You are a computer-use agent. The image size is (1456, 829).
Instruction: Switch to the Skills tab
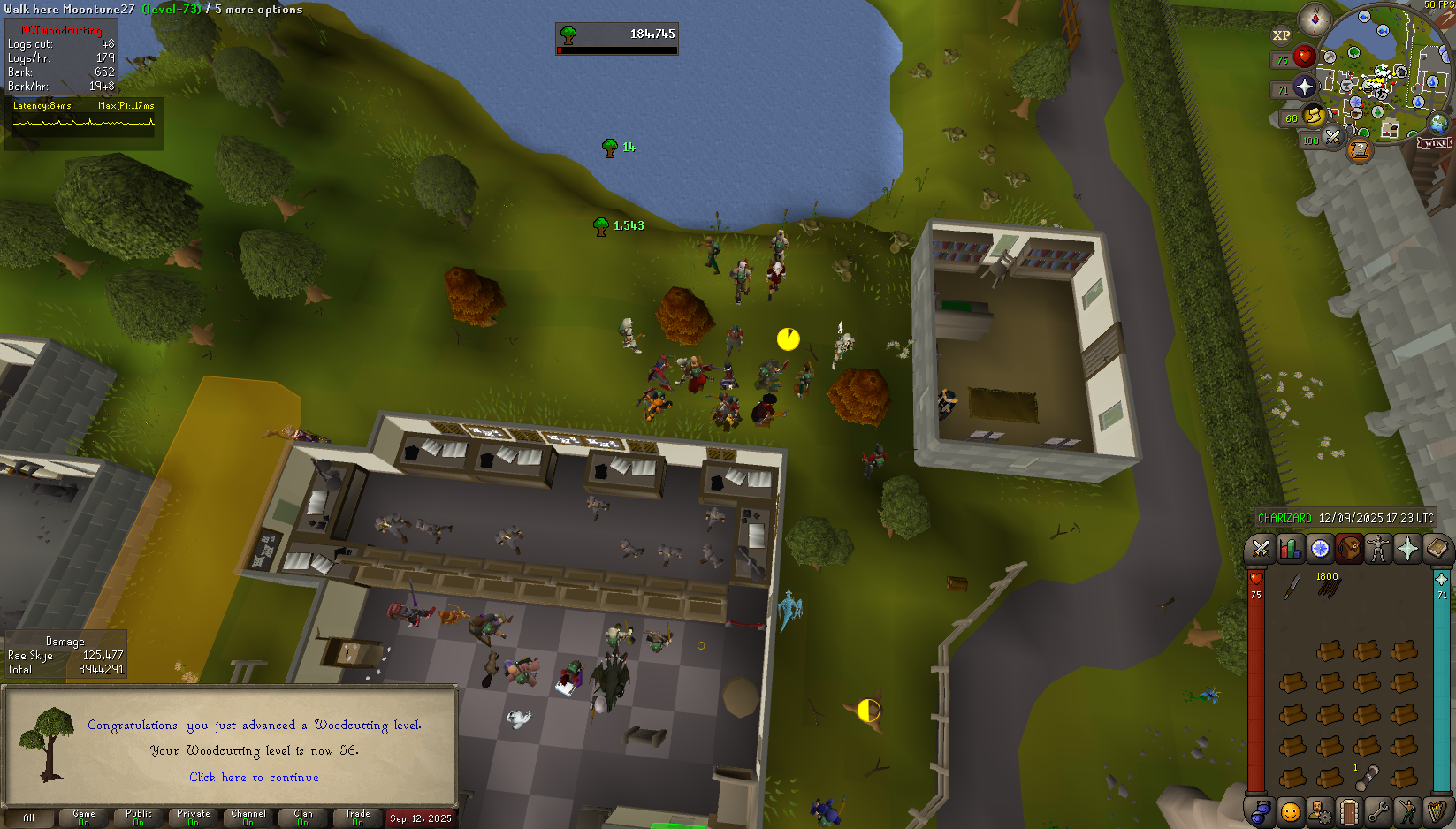point(1290,550)
